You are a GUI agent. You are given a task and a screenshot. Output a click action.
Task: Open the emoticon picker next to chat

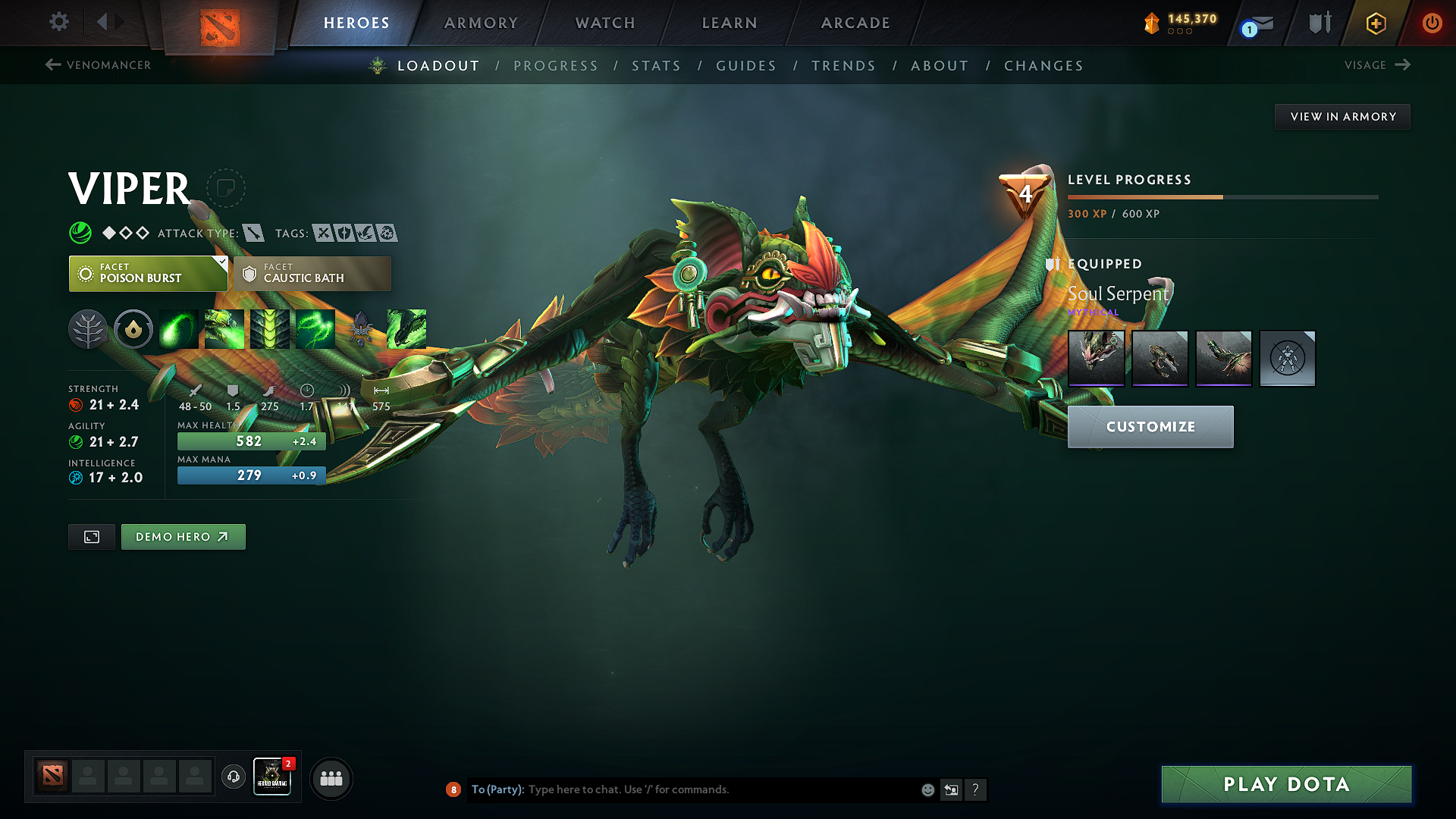click(927, 789)
